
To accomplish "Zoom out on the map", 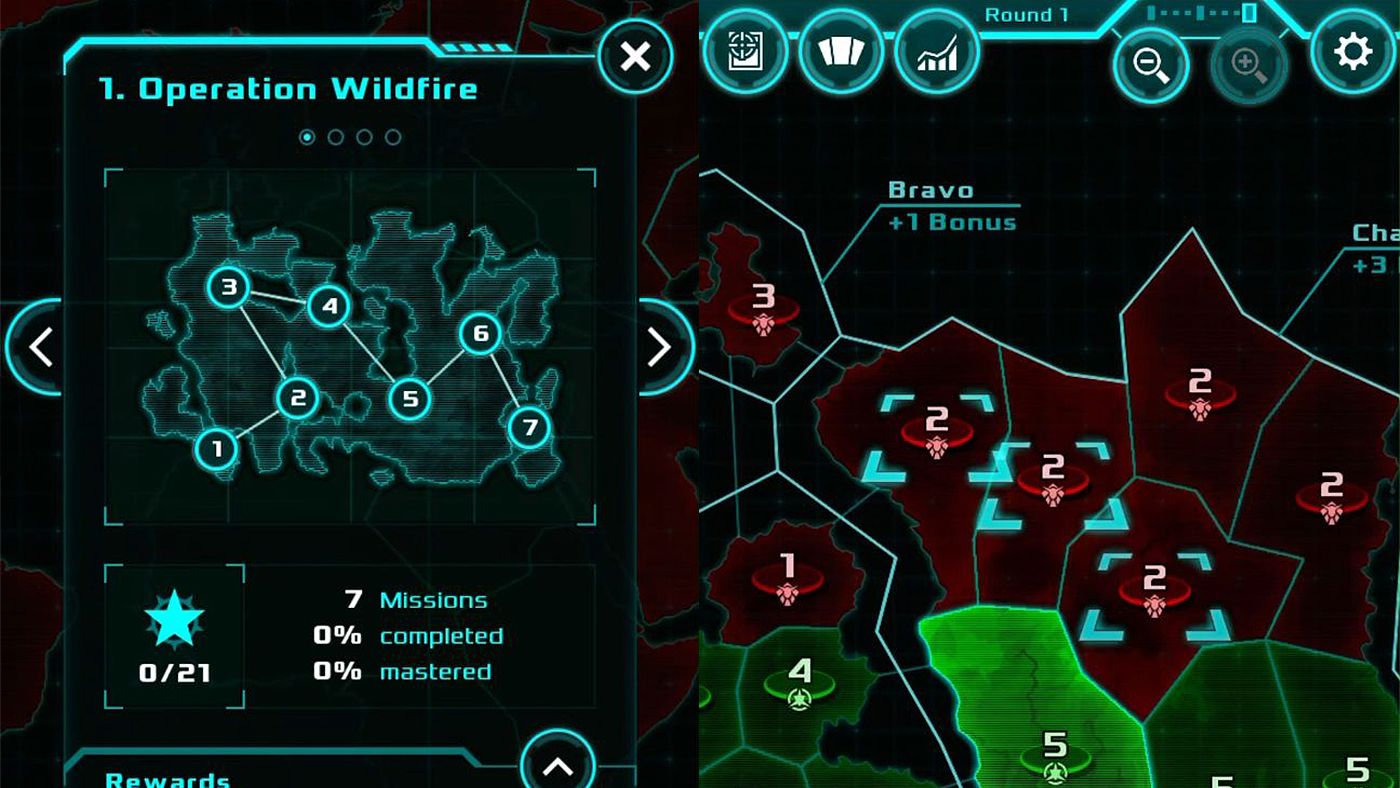I will 1151,63.
